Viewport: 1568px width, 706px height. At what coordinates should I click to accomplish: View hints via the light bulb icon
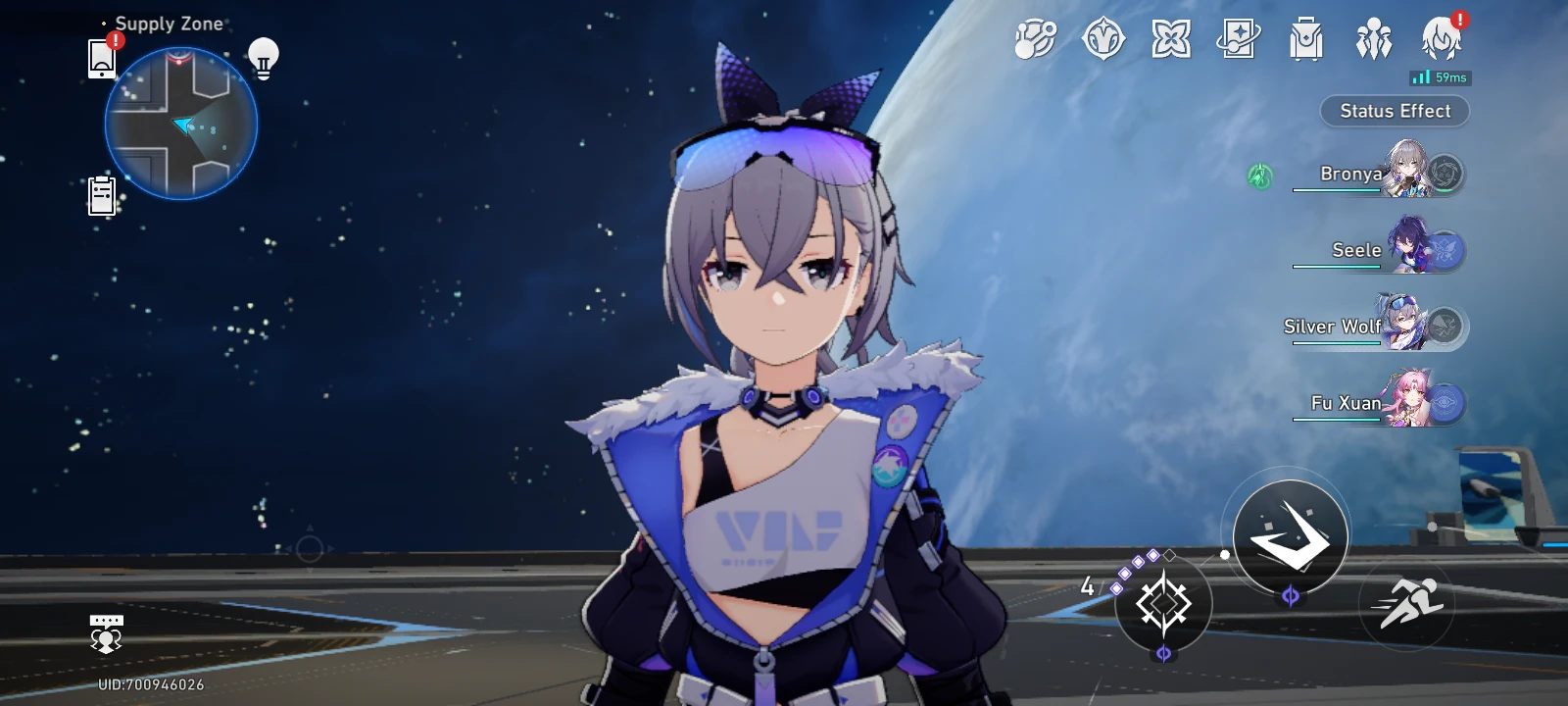(264, 59)
